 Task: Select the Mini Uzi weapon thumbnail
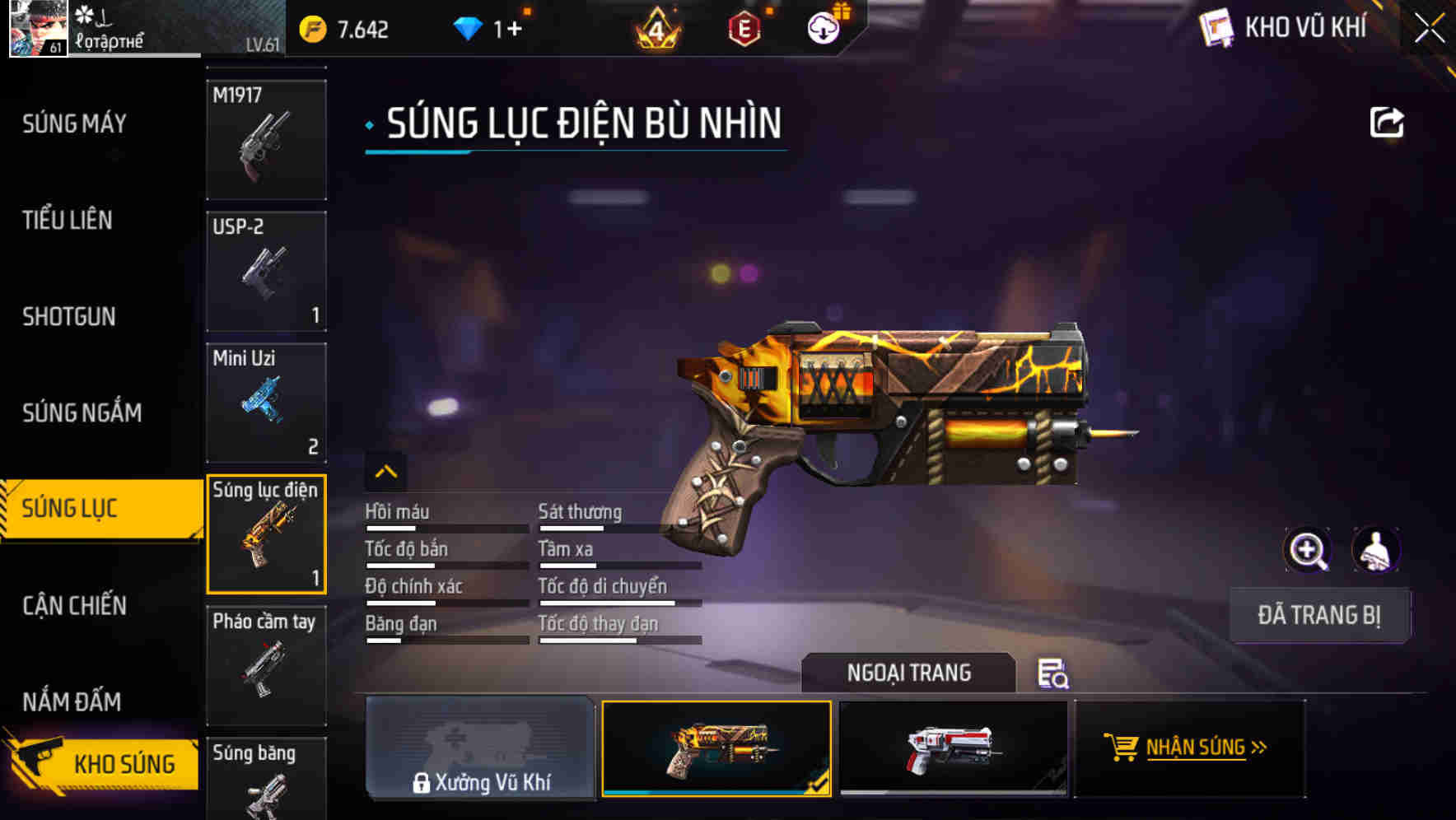(265, 403)
